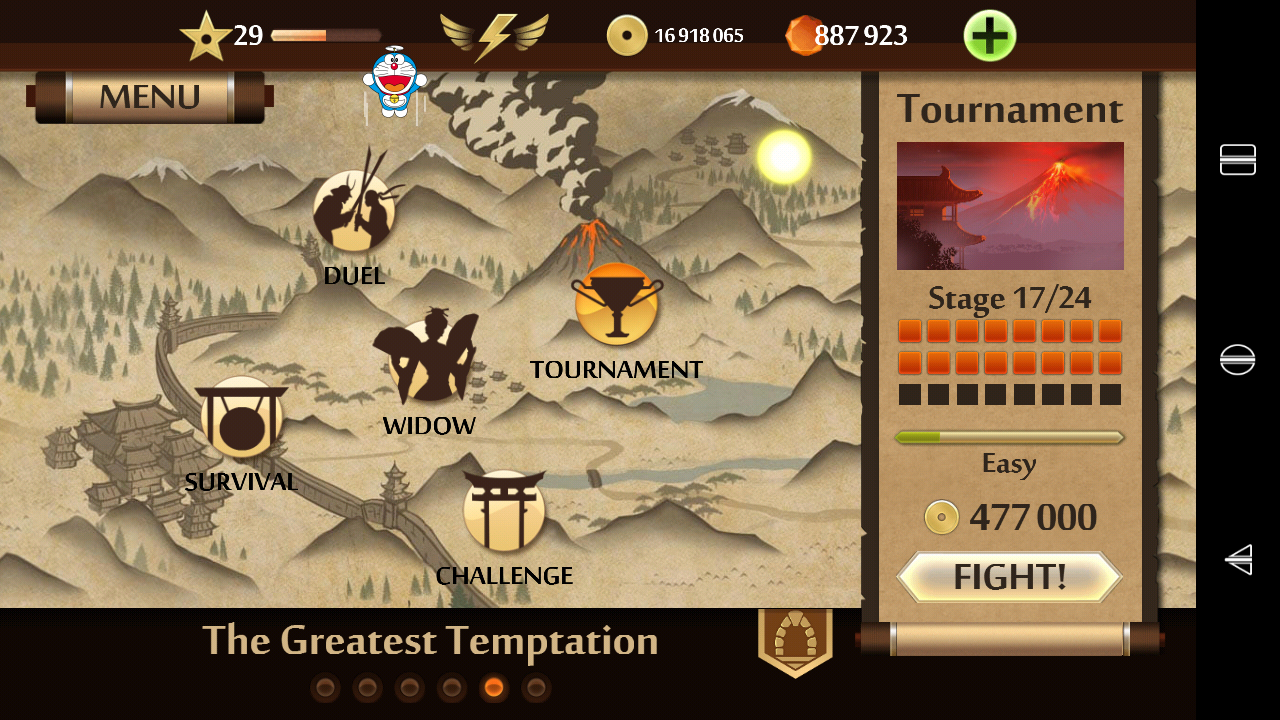The height and width of the screenshot is (720, 1280).
Task: Open the MENU scroll button
Action: 150,97
